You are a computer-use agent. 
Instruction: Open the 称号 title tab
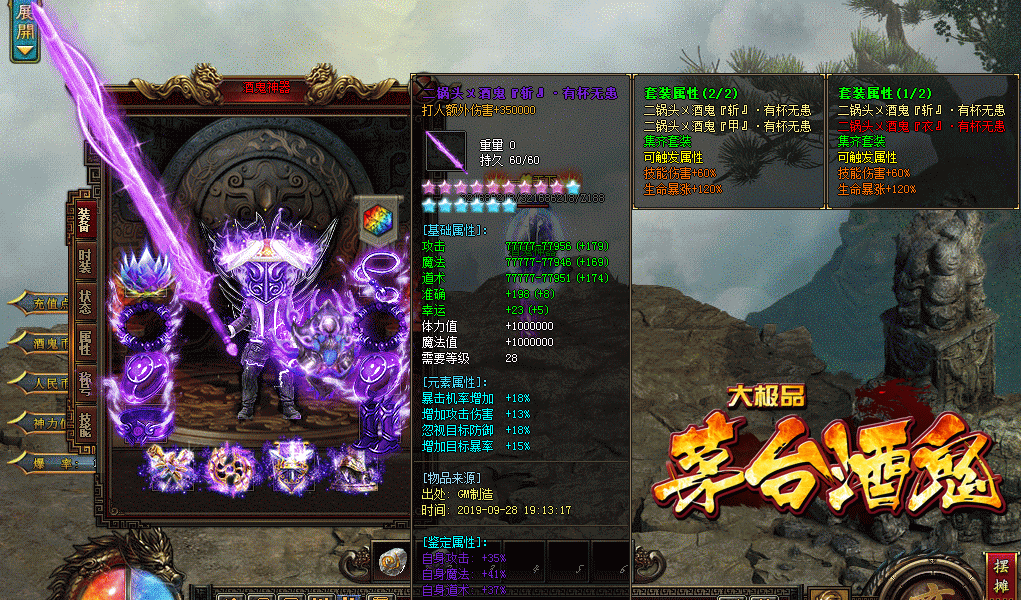point(85,384)
